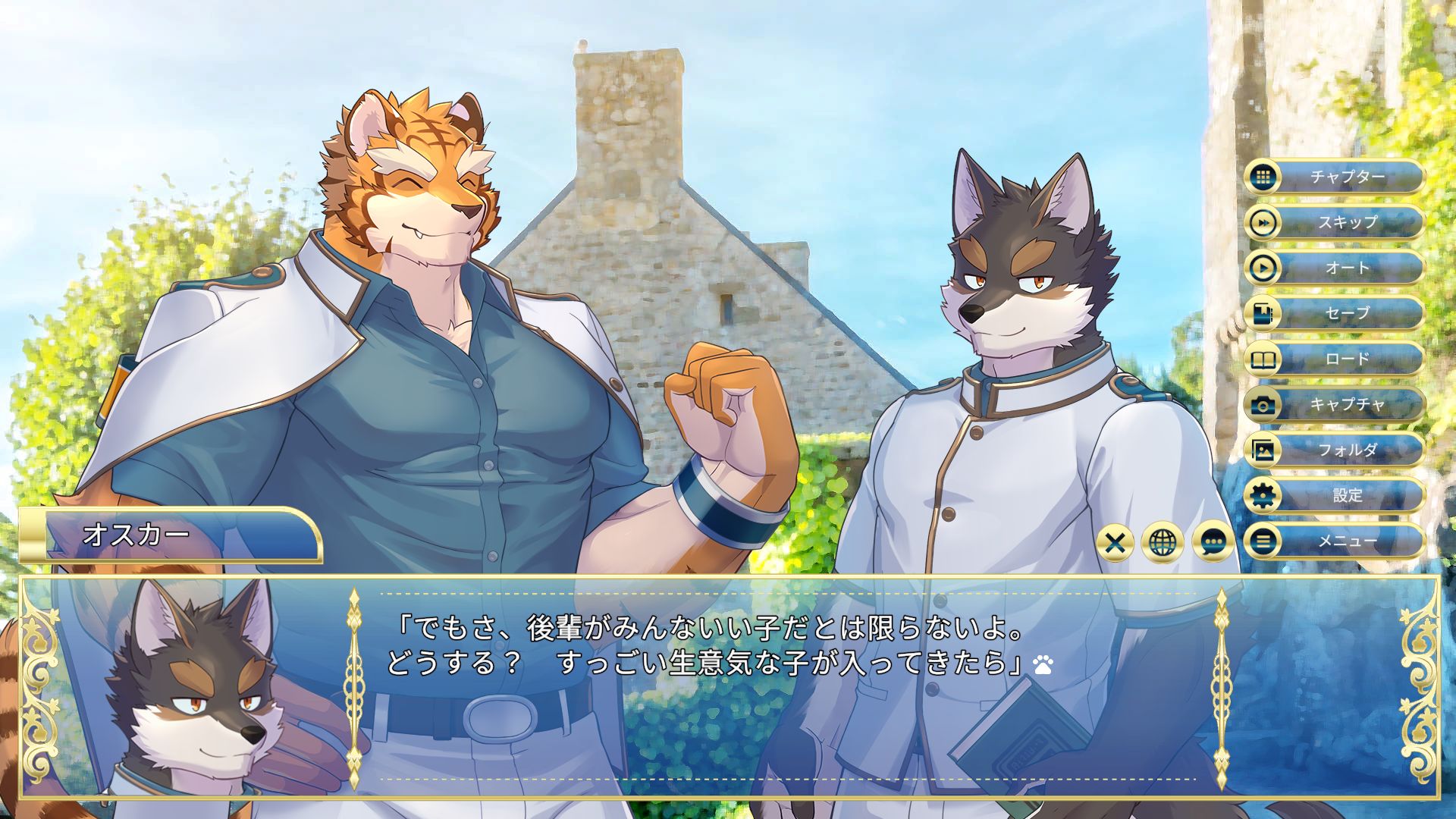Open the ロード (Load) screen
Screen dimensions: 1456x819
tap(1335, 359)
